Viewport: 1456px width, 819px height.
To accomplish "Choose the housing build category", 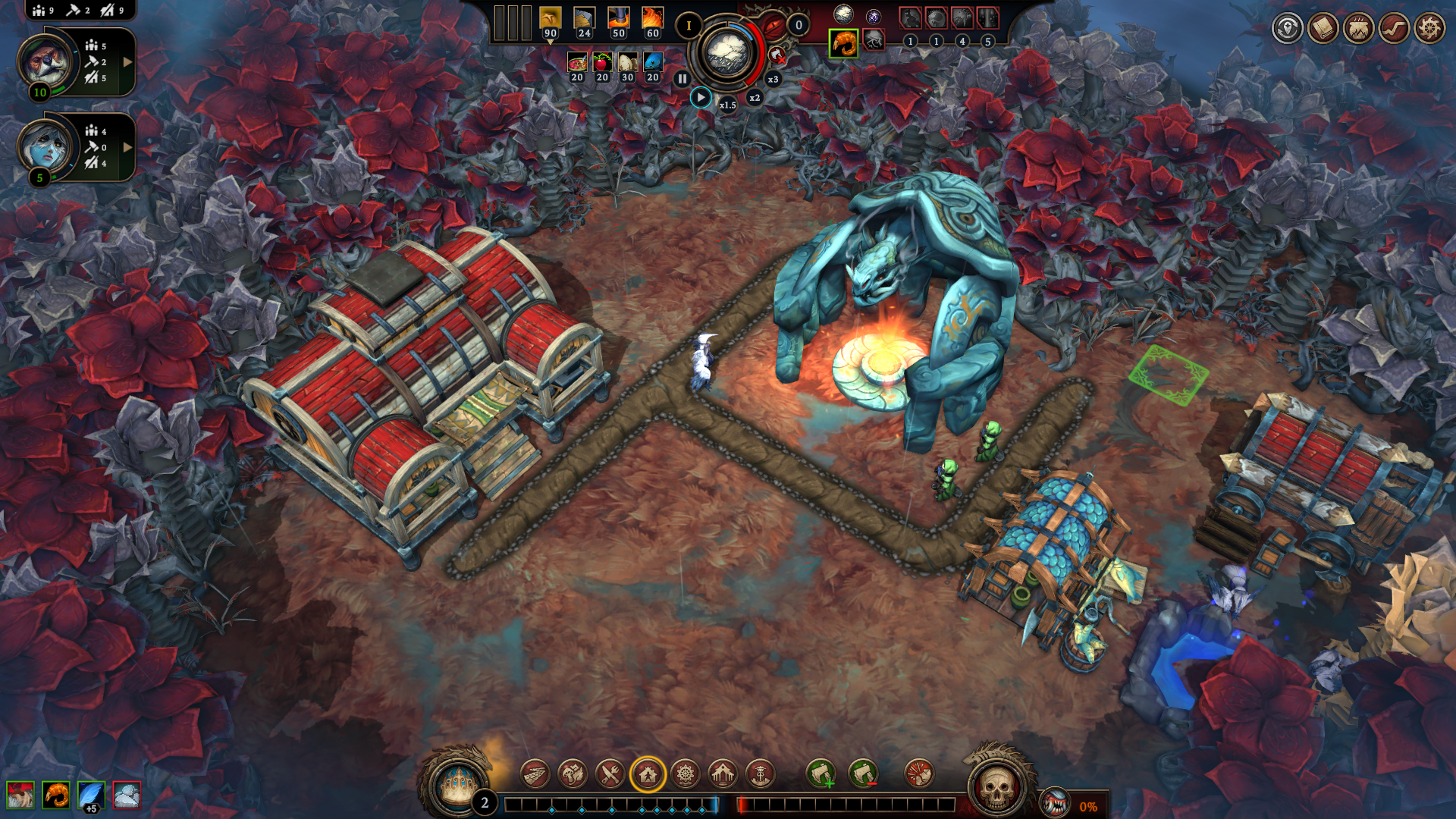I will point(648,774).
